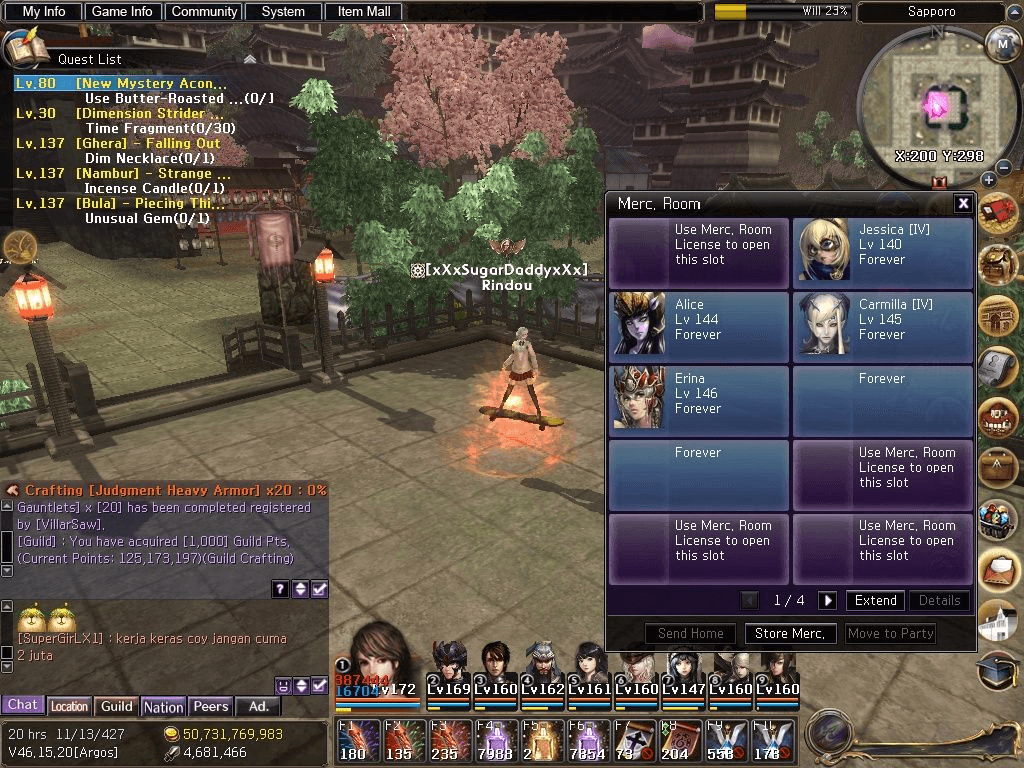Select mercenary Alice Lv 144
Image resolution: width=1024 pixels, height=768 pixels.
[x=699, y=326]
